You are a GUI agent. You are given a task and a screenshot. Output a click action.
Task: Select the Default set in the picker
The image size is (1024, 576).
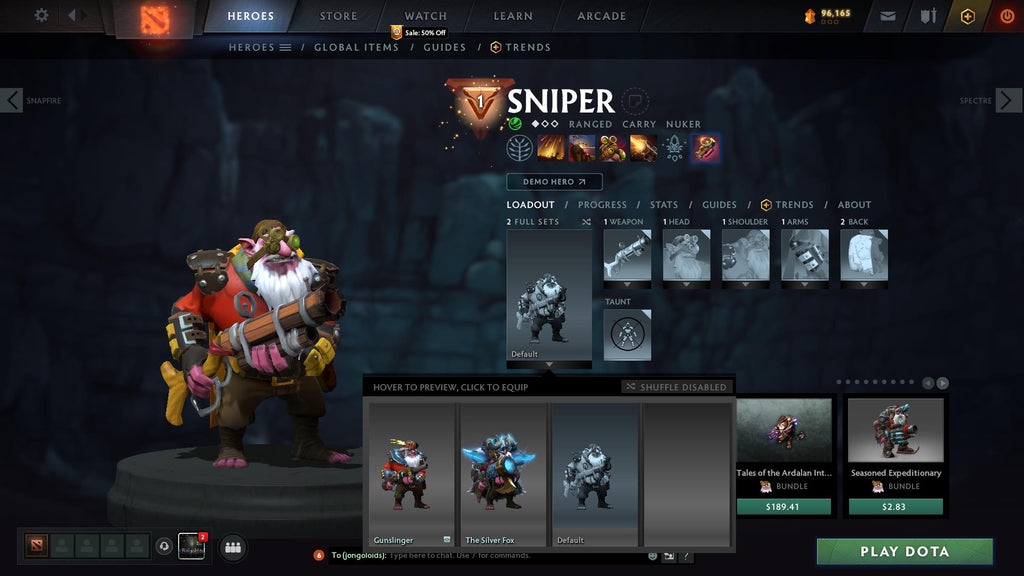pos(595,473)
